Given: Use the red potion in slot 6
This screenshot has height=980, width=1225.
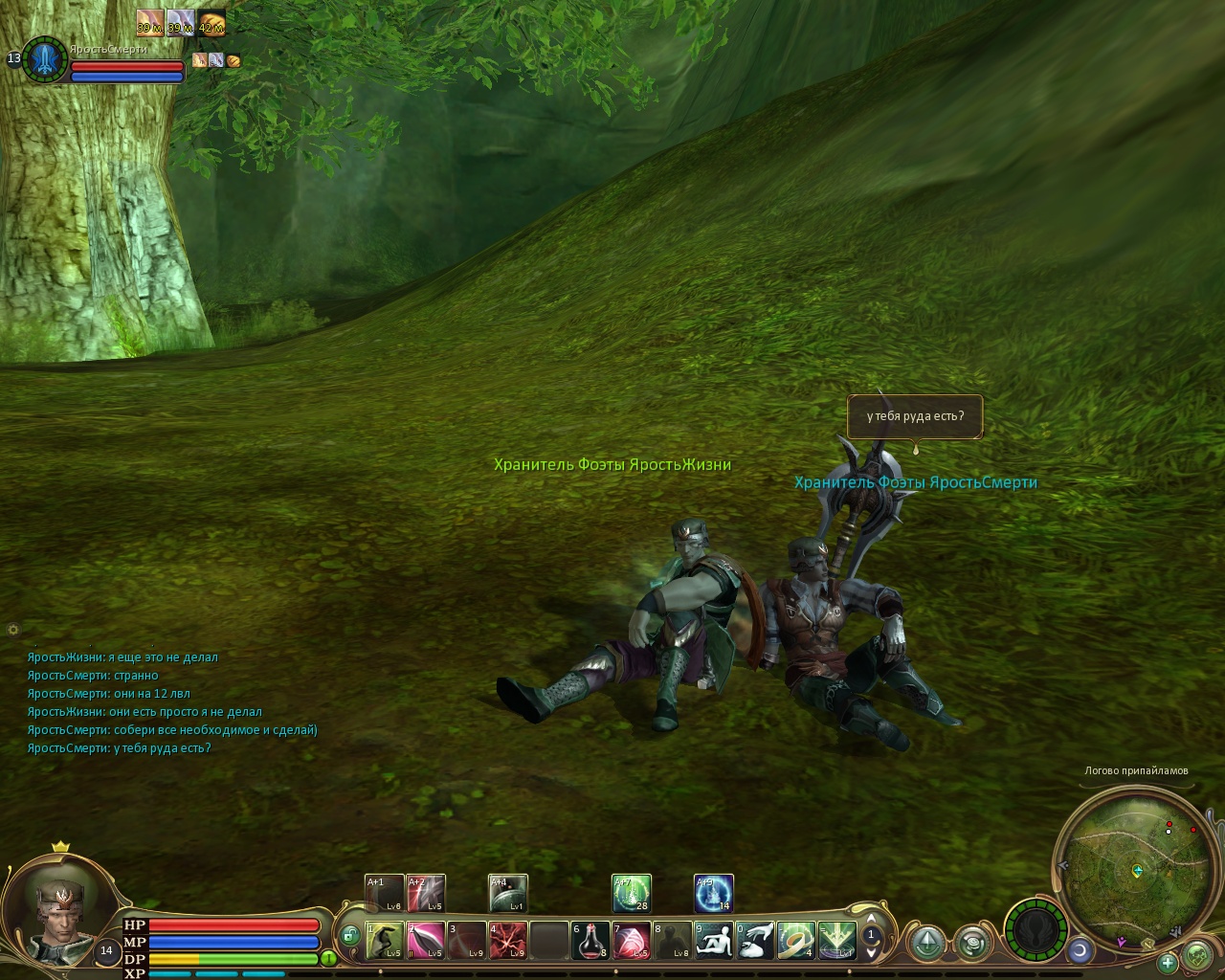Looking at the screenshot, I should [590, 941].
